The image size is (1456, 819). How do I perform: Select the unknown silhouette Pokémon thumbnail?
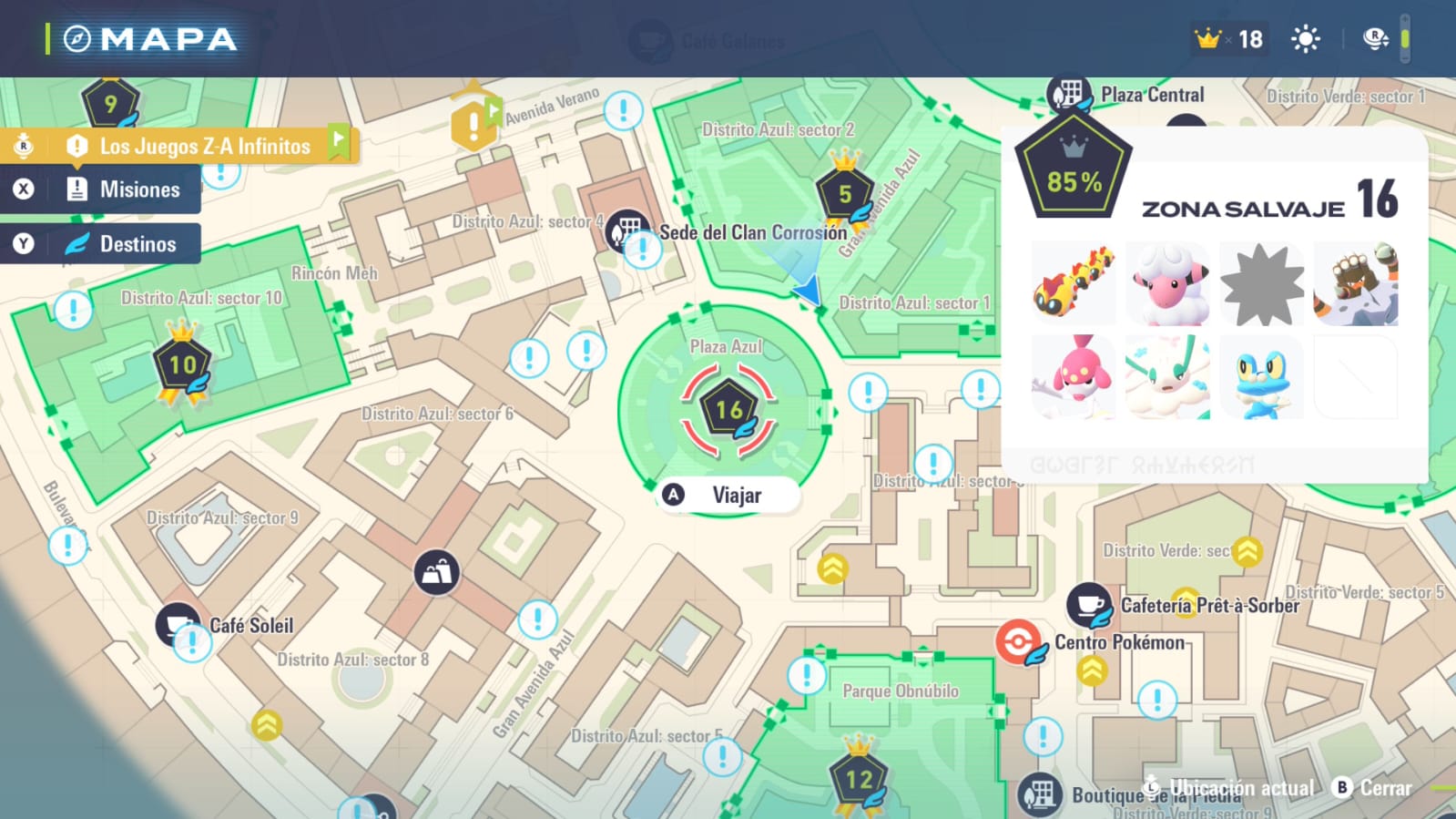pyautogui.click(x=1262, y=284)
